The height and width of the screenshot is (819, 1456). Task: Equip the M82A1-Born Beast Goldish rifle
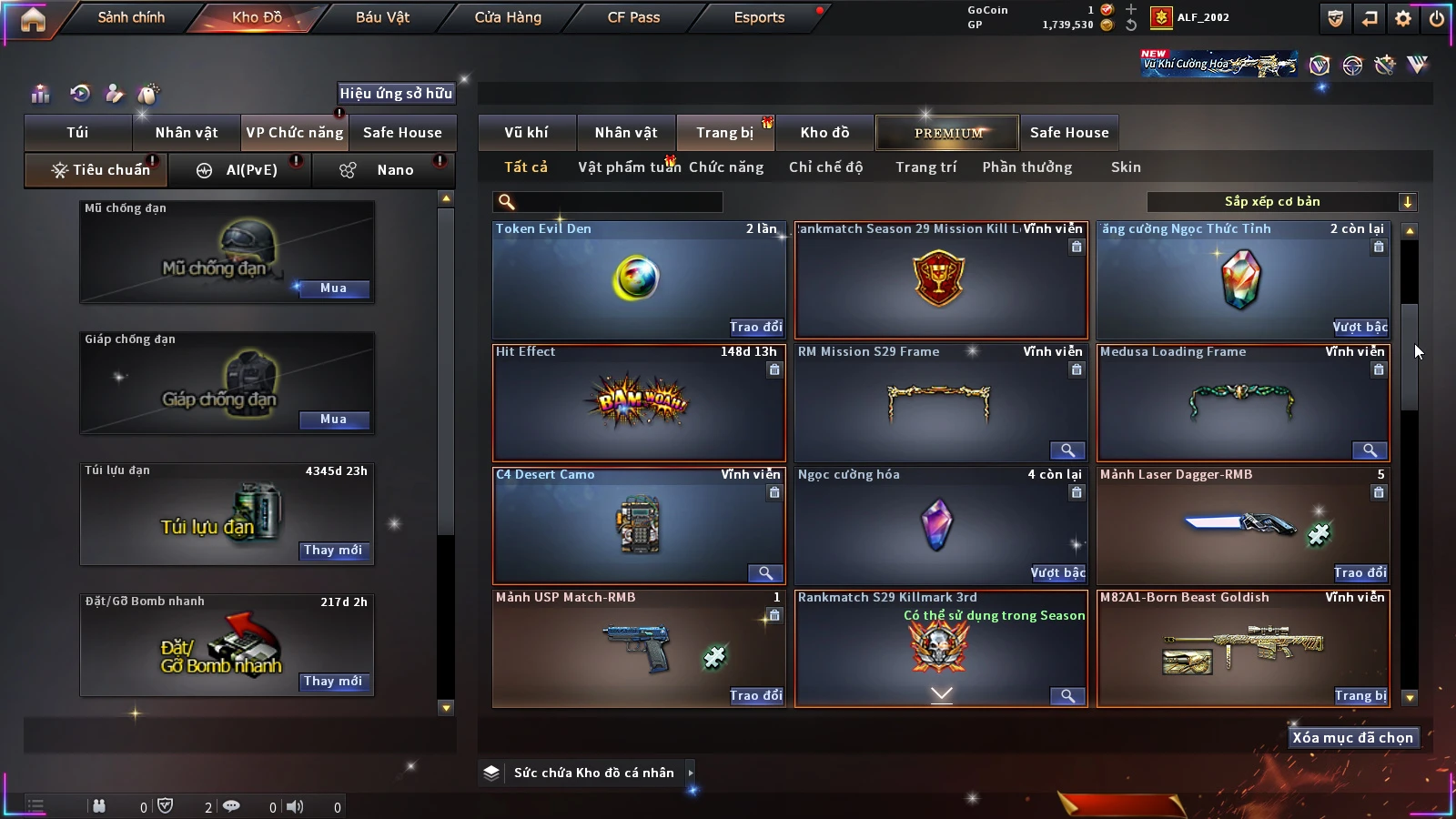[1360, 696]
